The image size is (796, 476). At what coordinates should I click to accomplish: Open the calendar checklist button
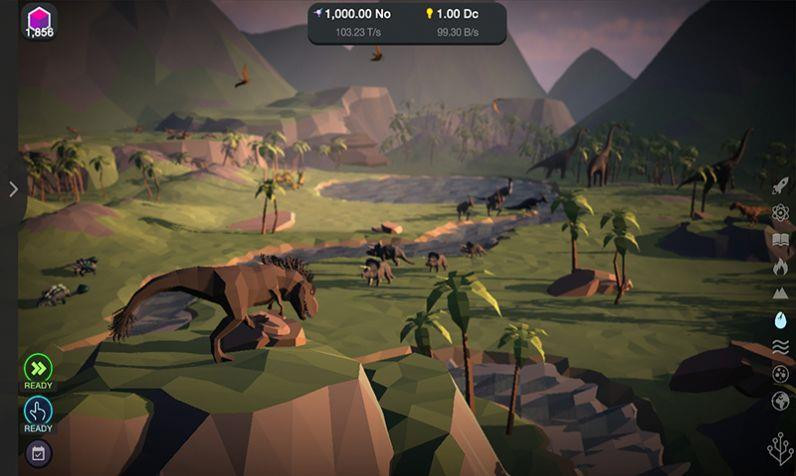tap(38, 453)
